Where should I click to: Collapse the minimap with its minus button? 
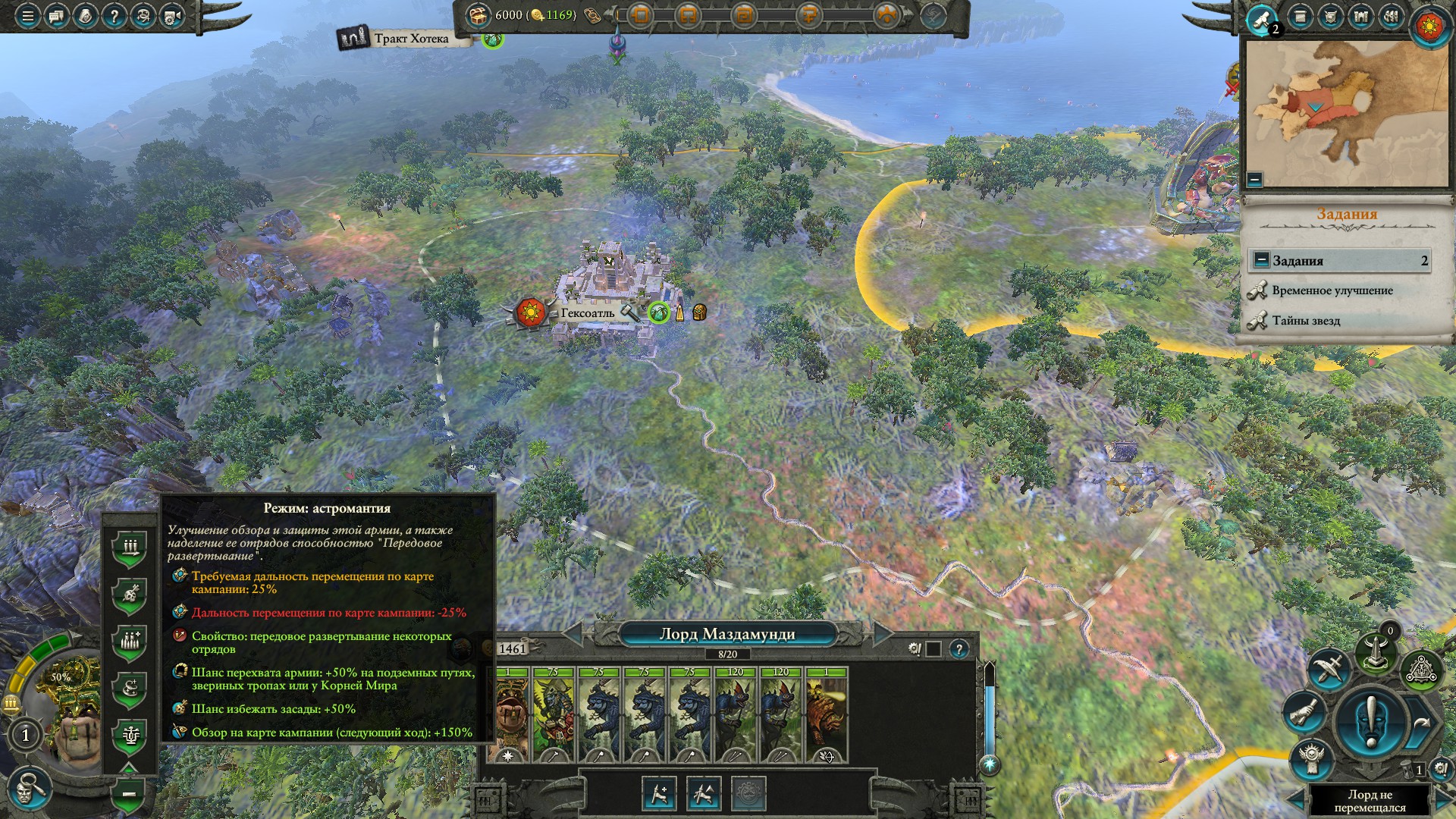1254,180
